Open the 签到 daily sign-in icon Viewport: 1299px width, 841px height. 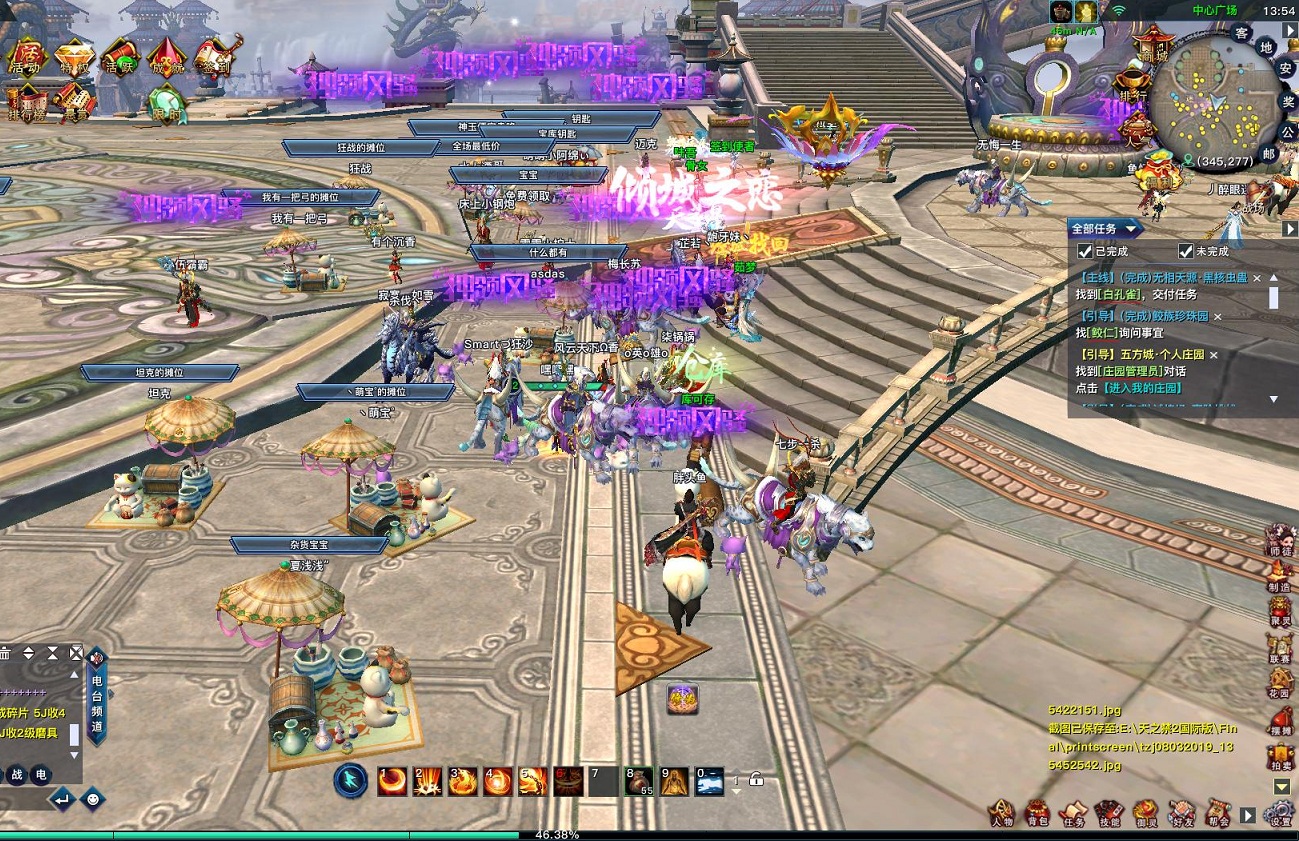pos(214,55)
